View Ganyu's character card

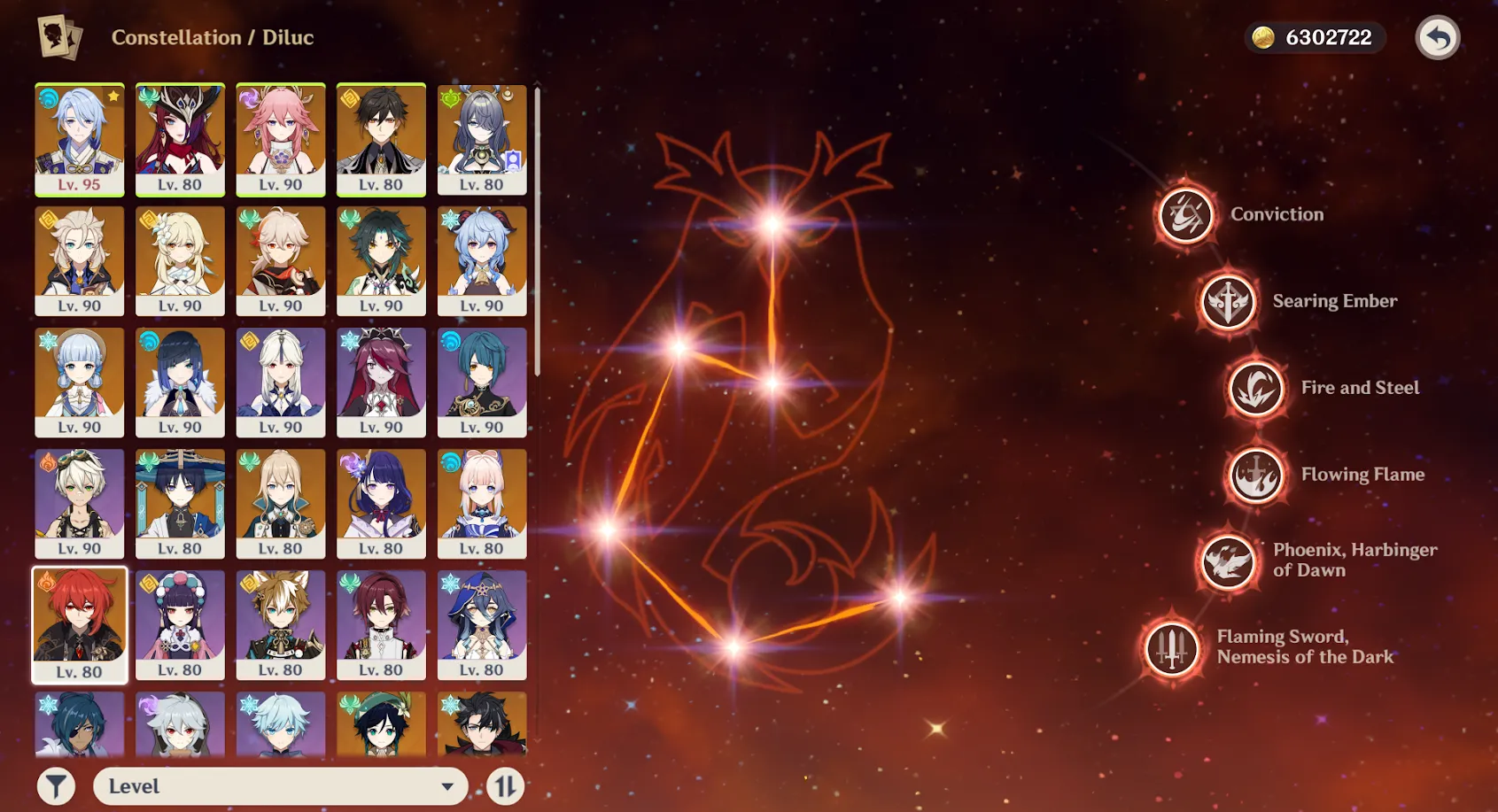click(x=483, y=259)
